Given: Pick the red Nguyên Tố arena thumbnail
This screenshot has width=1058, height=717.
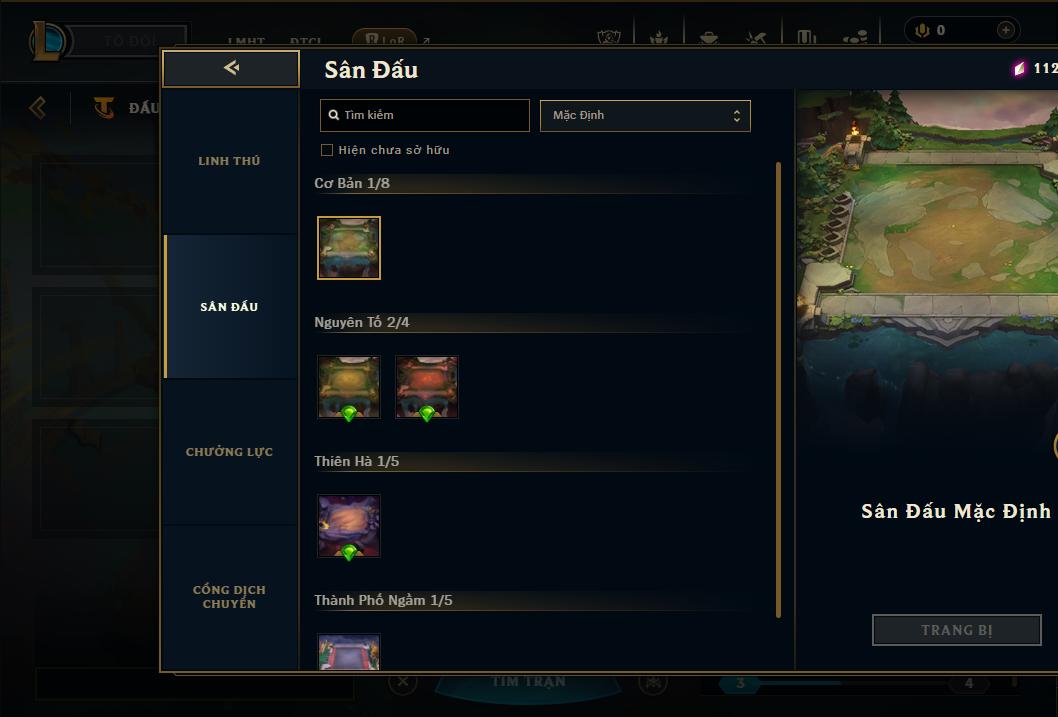Looking at the screenshot, I should [427, 387].
